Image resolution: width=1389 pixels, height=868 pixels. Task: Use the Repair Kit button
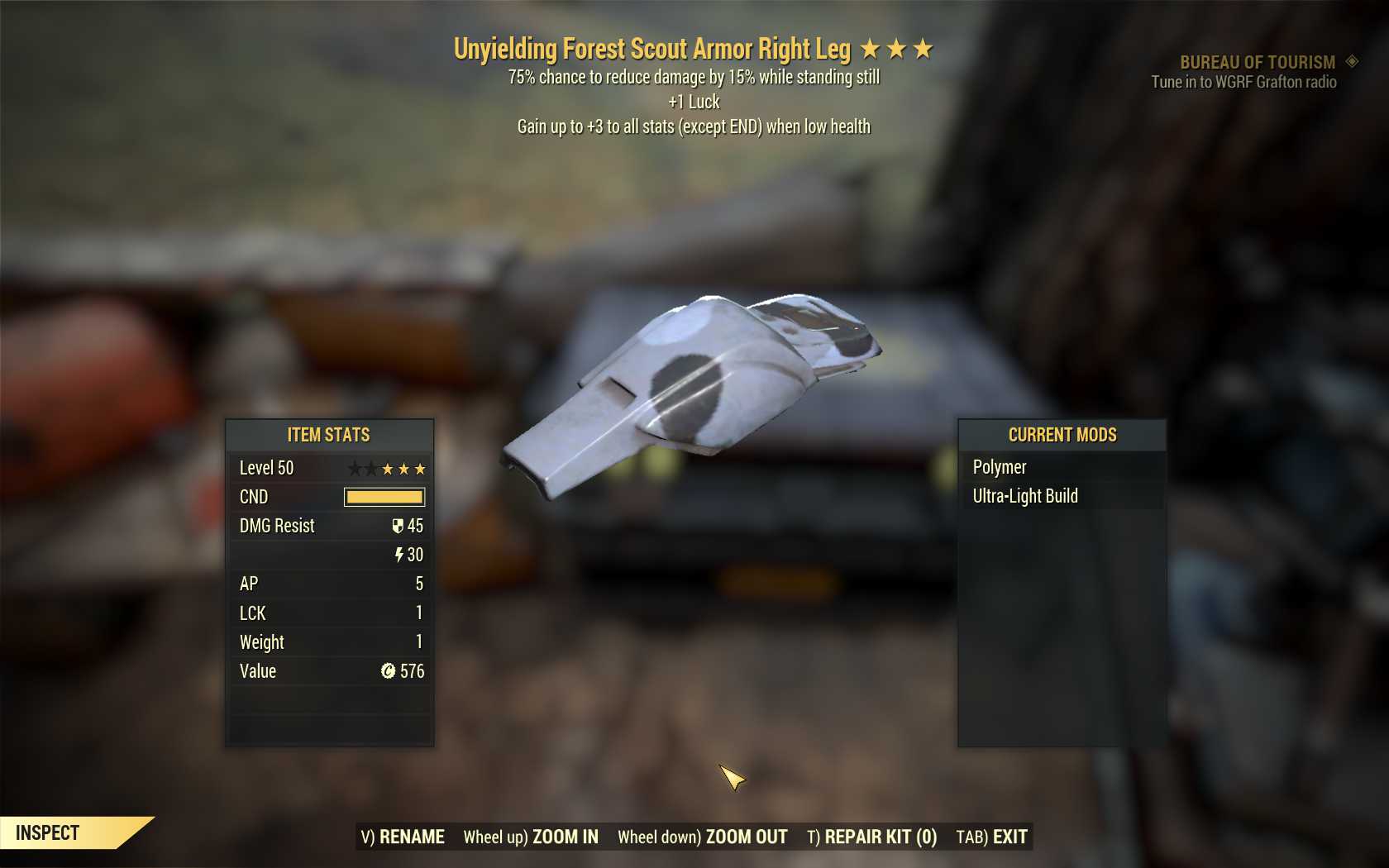click(872, 837)
